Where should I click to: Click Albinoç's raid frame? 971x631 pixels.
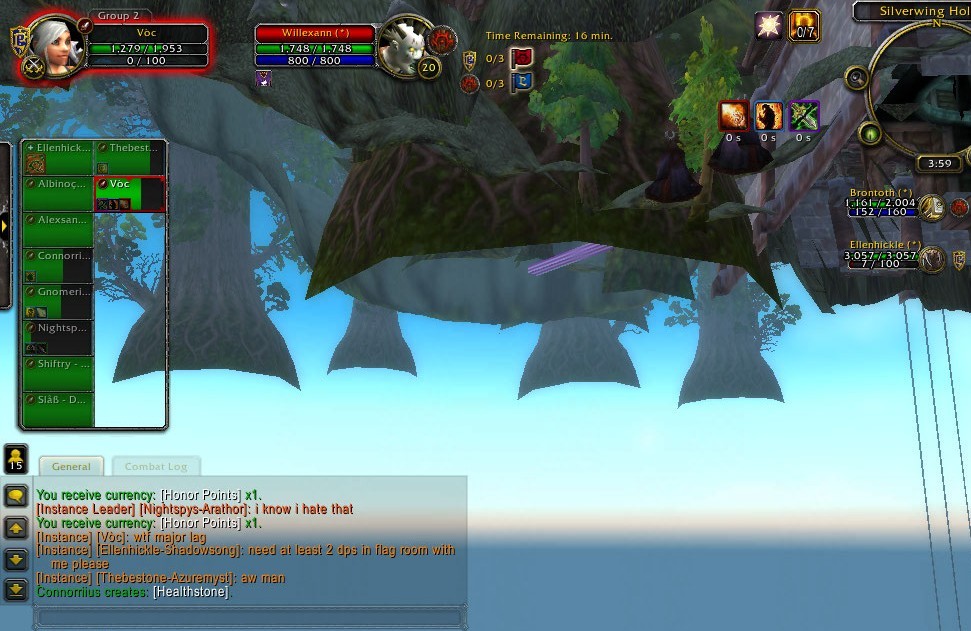(58, 193)
